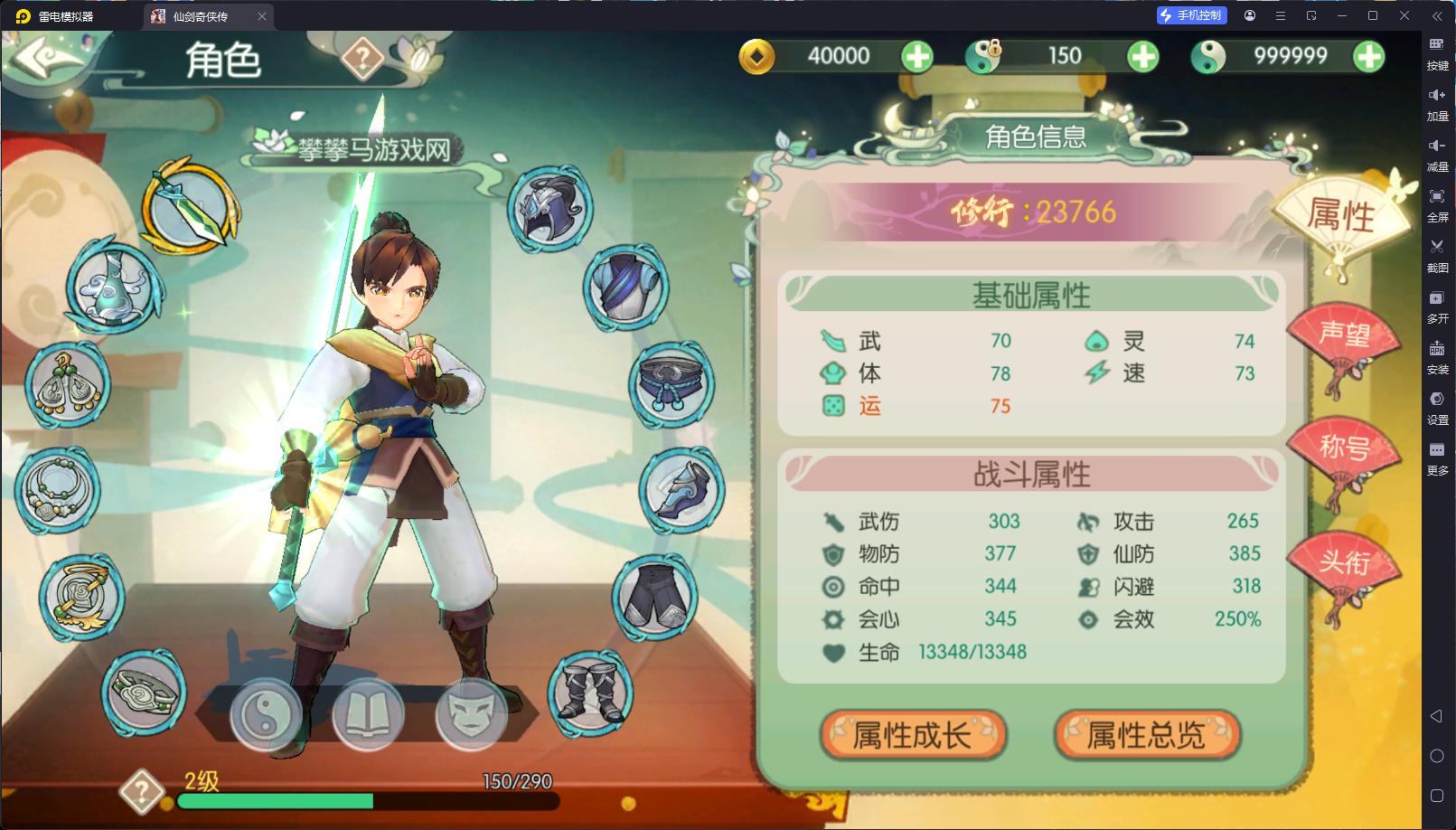Switch to the 称号 fan tab
This screenshot has height=830, width=1456.
(1344, 449)
